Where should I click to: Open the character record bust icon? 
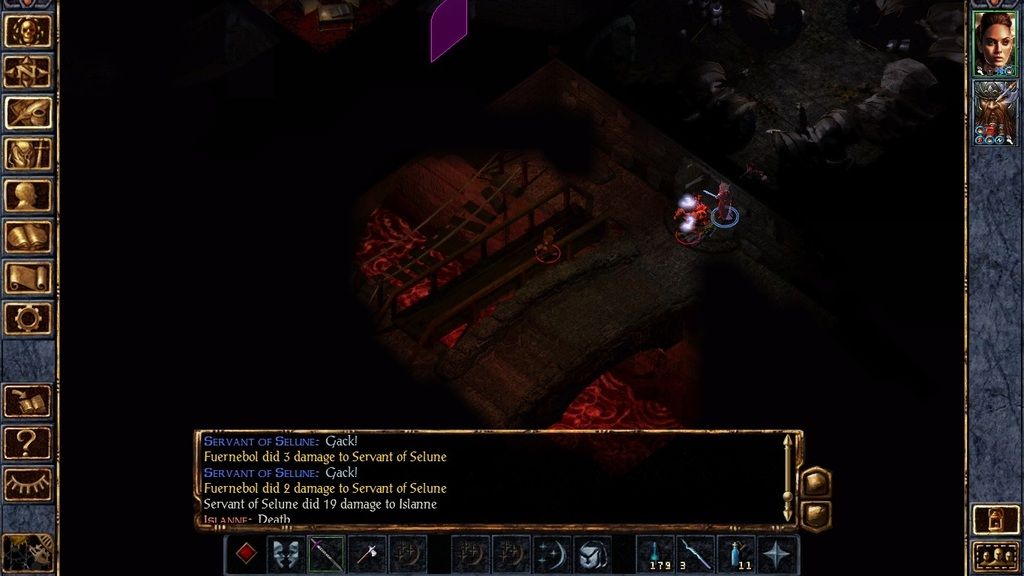[x=28, y=195]
